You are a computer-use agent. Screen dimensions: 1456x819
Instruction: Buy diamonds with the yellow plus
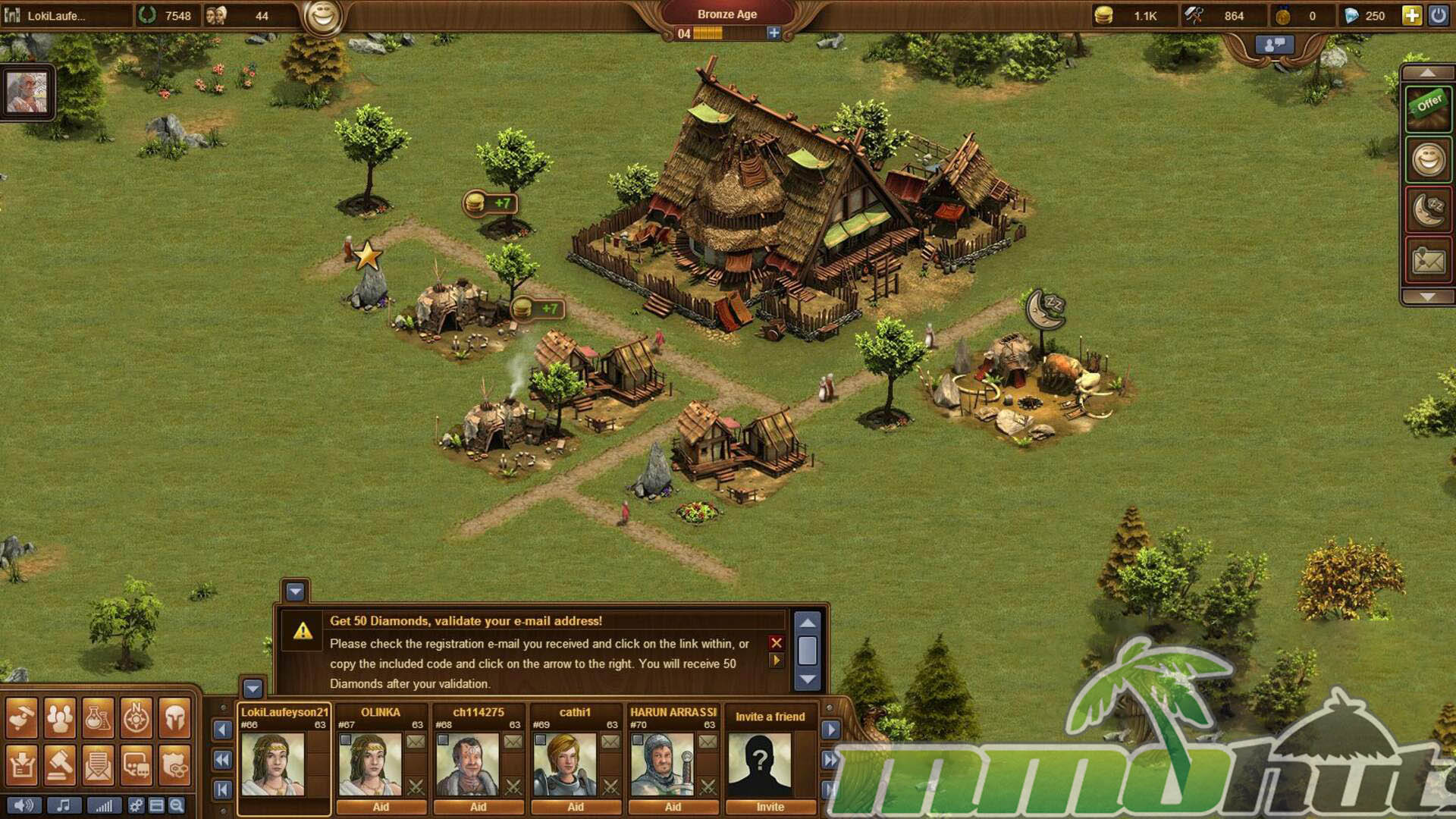click(1411, 15)
